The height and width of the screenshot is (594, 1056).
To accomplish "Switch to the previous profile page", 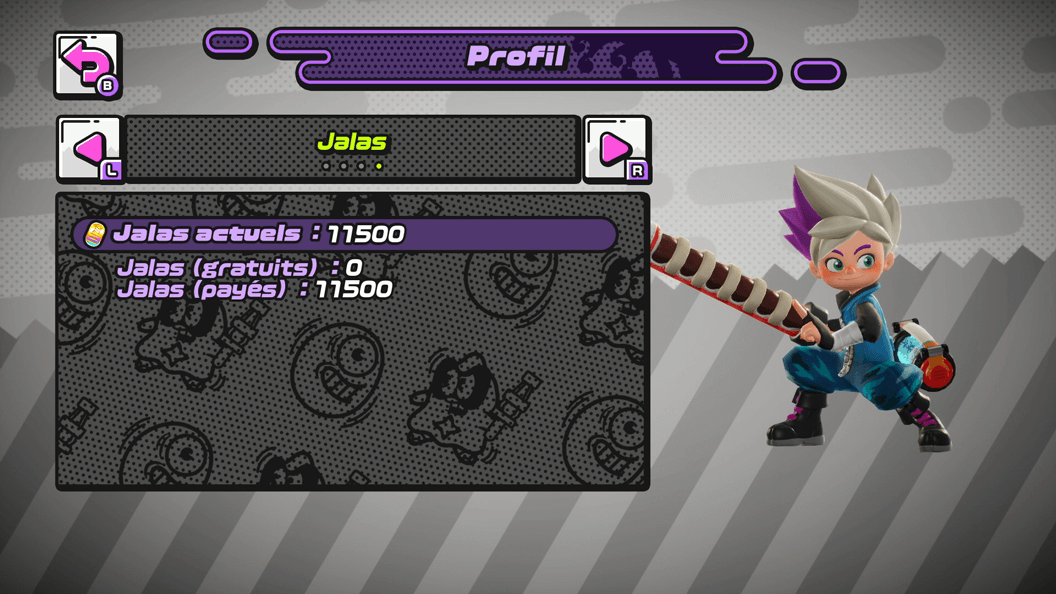I will (89, 149).
